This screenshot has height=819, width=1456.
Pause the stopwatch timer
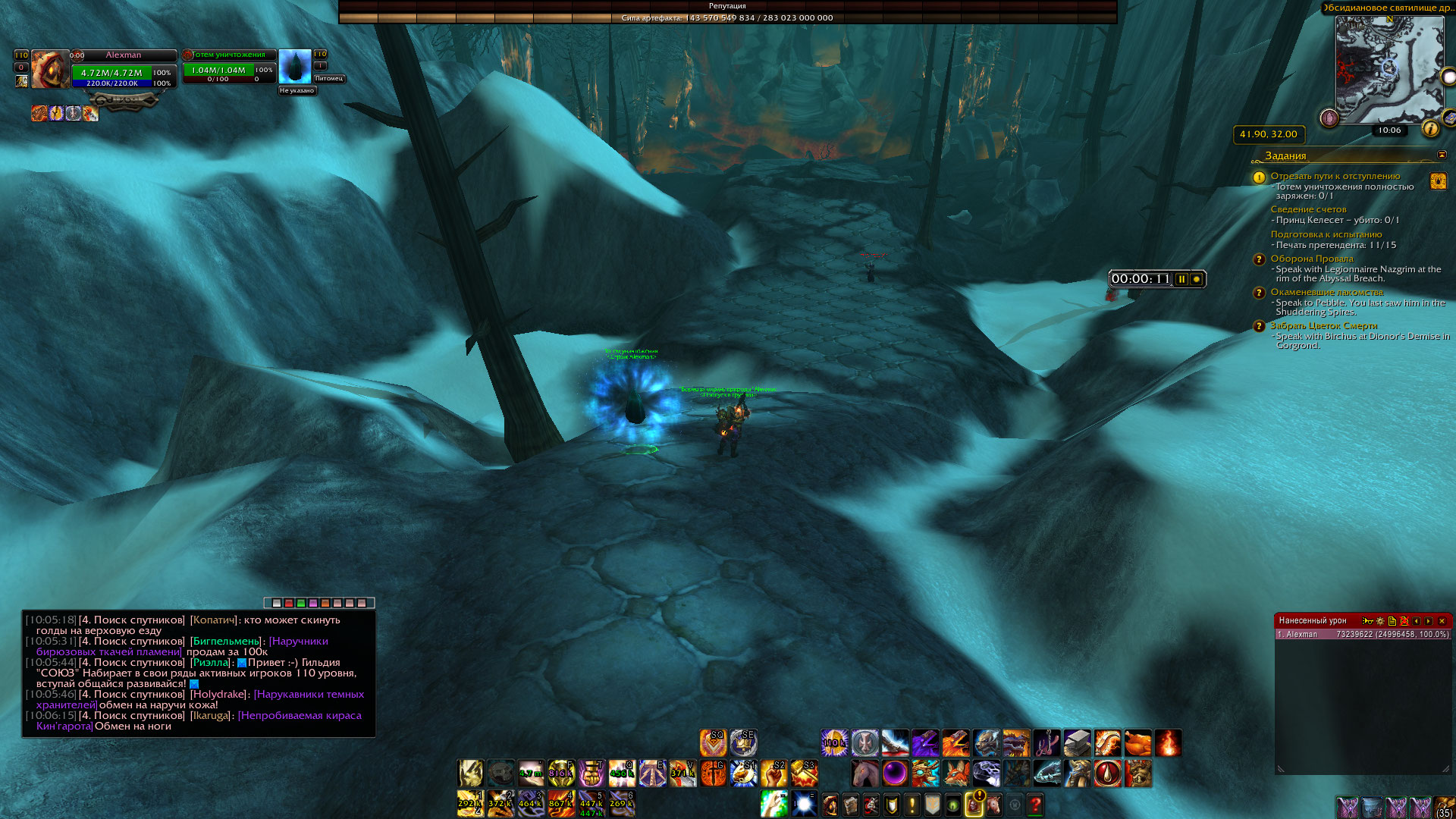(x=1181, y=279)
